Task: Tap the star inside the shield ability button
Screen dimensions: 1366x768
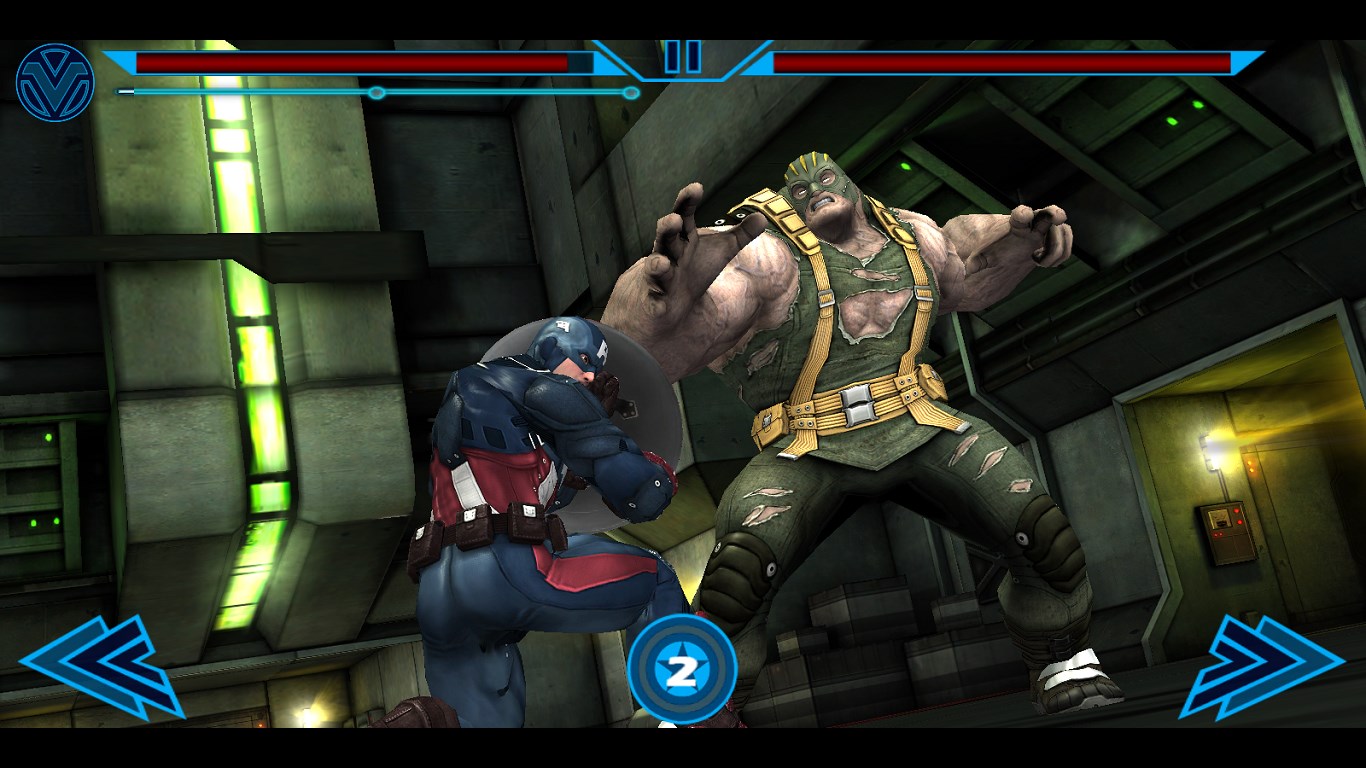Action: tap(683, 665)
